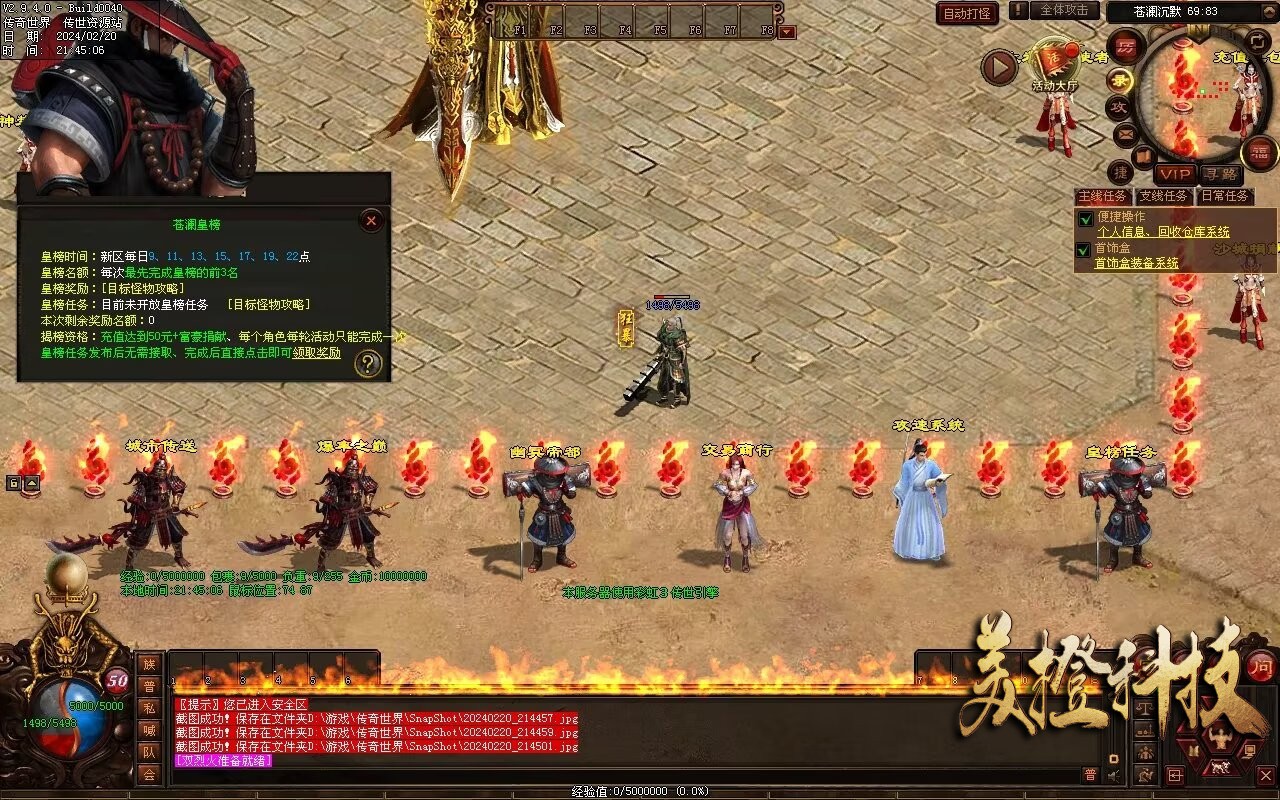Viewport: 1280px width, 800px height.
Task: Switch to the 主线任务 tab
Action: [x=1102, y=196]
